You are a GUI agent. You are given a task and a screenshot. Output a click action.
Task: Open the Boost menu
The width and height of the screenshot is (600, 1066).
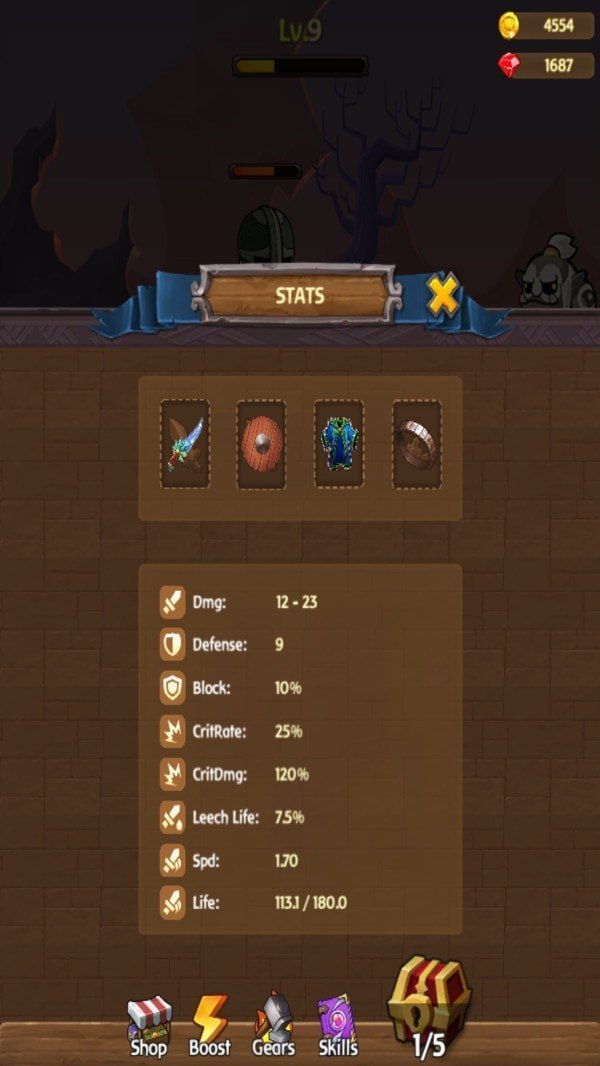(x=210, y=1025)
